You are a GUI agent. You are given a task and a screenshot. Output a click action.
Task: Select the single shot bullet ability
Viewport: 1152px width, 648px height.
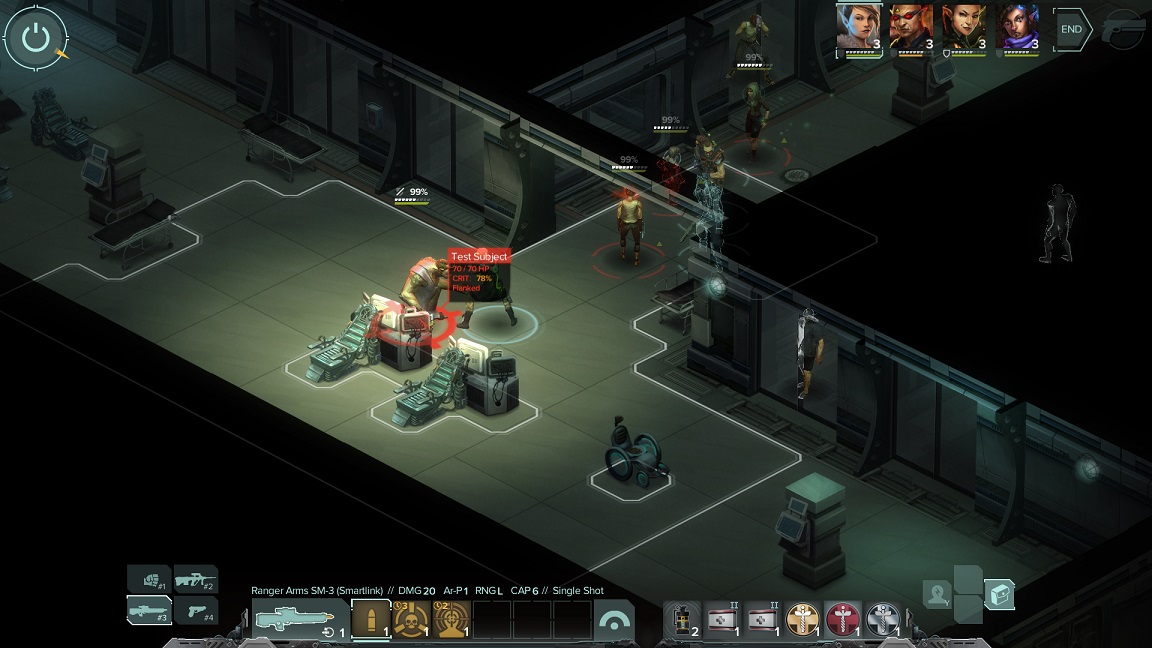[371, 620]
